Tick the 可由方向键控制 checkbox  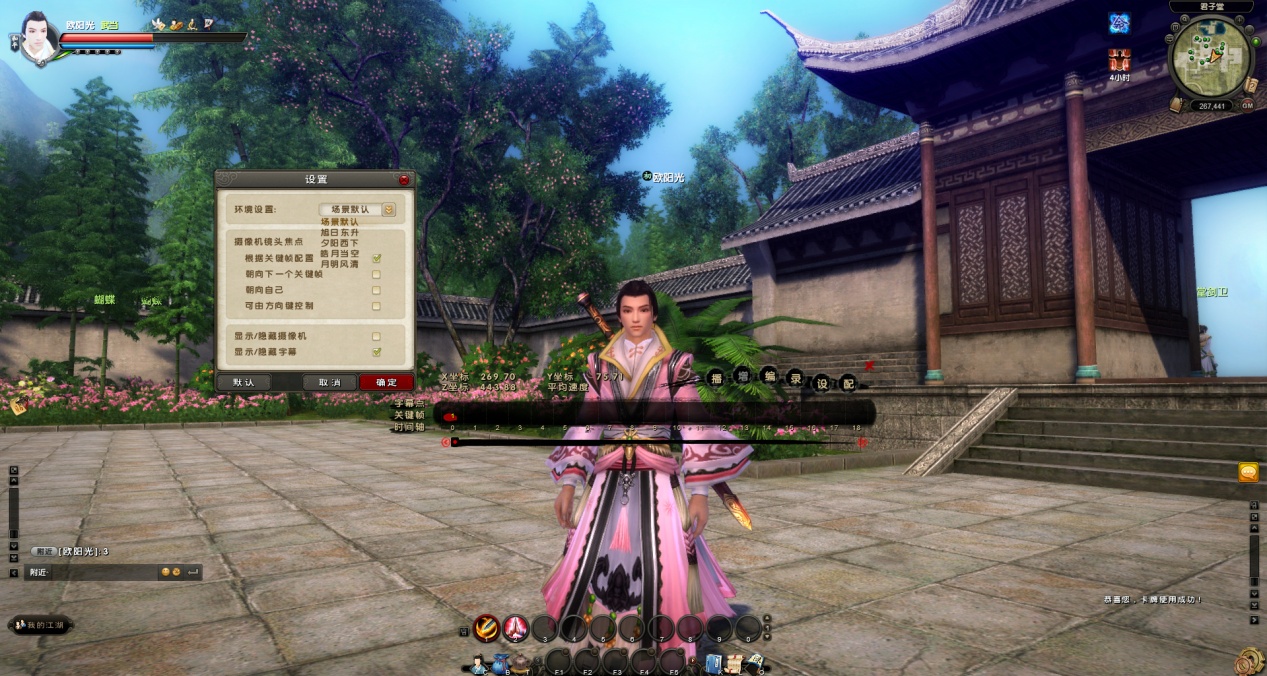[x=376, y=305]
